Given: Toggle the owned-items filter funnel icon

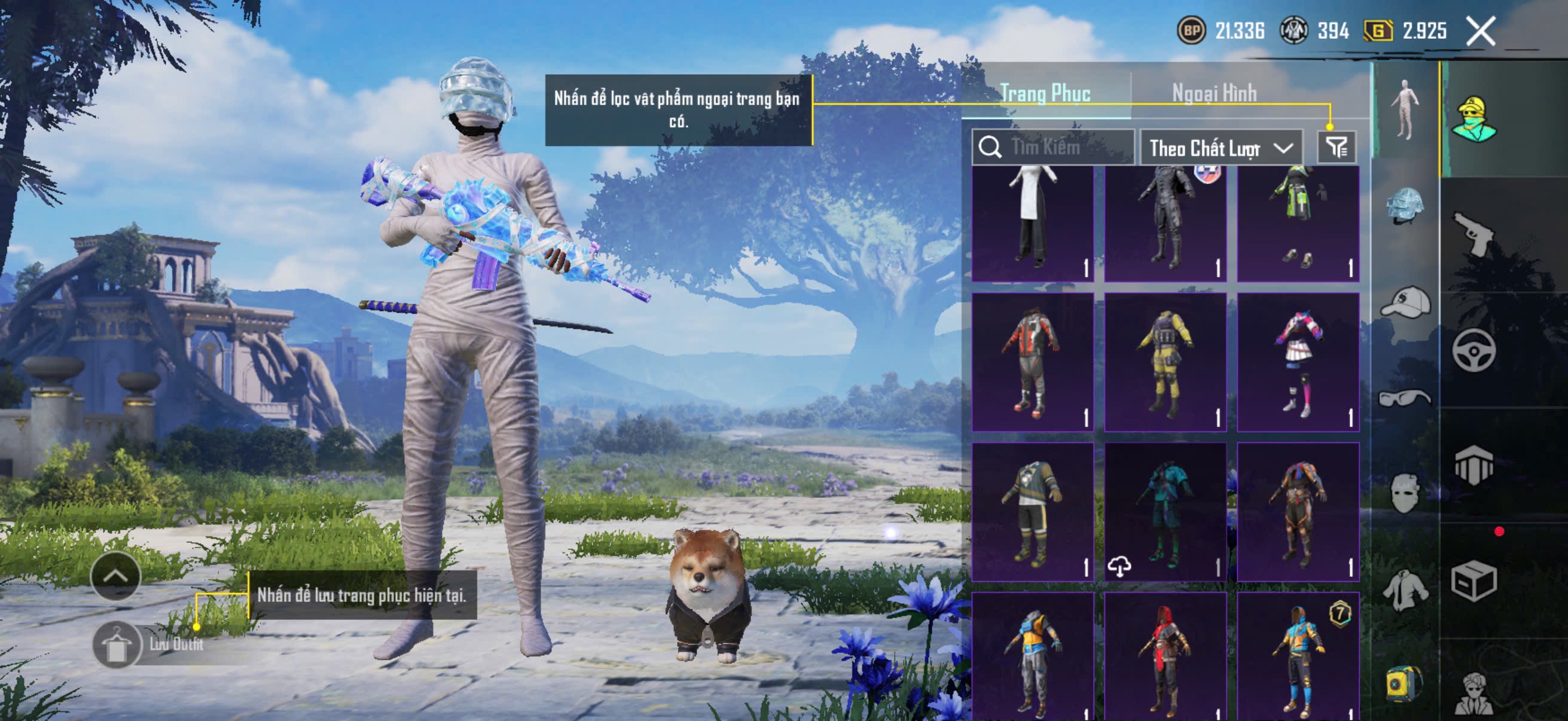Looking at the screenshot, I should click(x=1337, y=147).
